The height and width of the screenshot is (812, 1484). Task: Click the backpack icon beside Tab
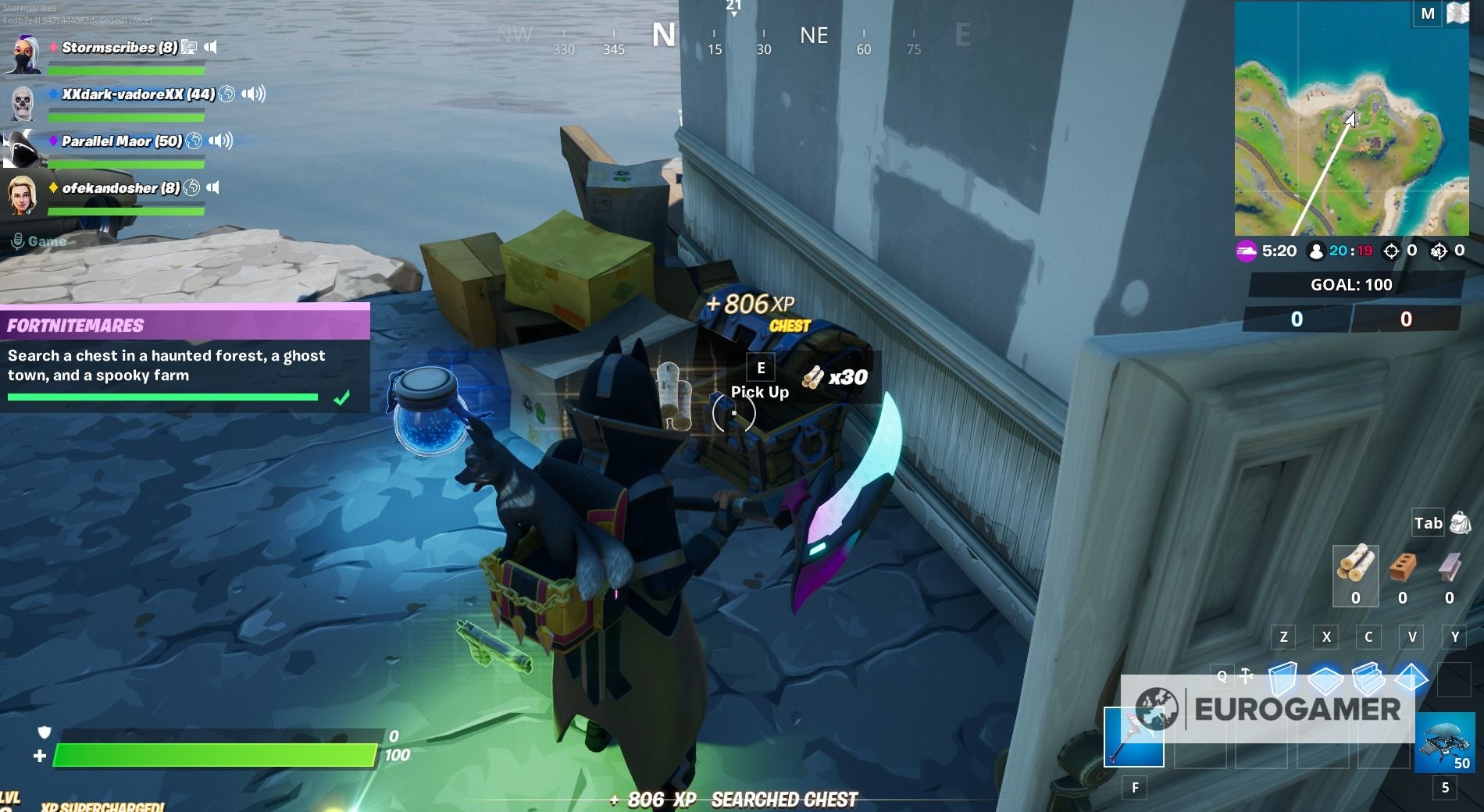(x=1460, y=524)
